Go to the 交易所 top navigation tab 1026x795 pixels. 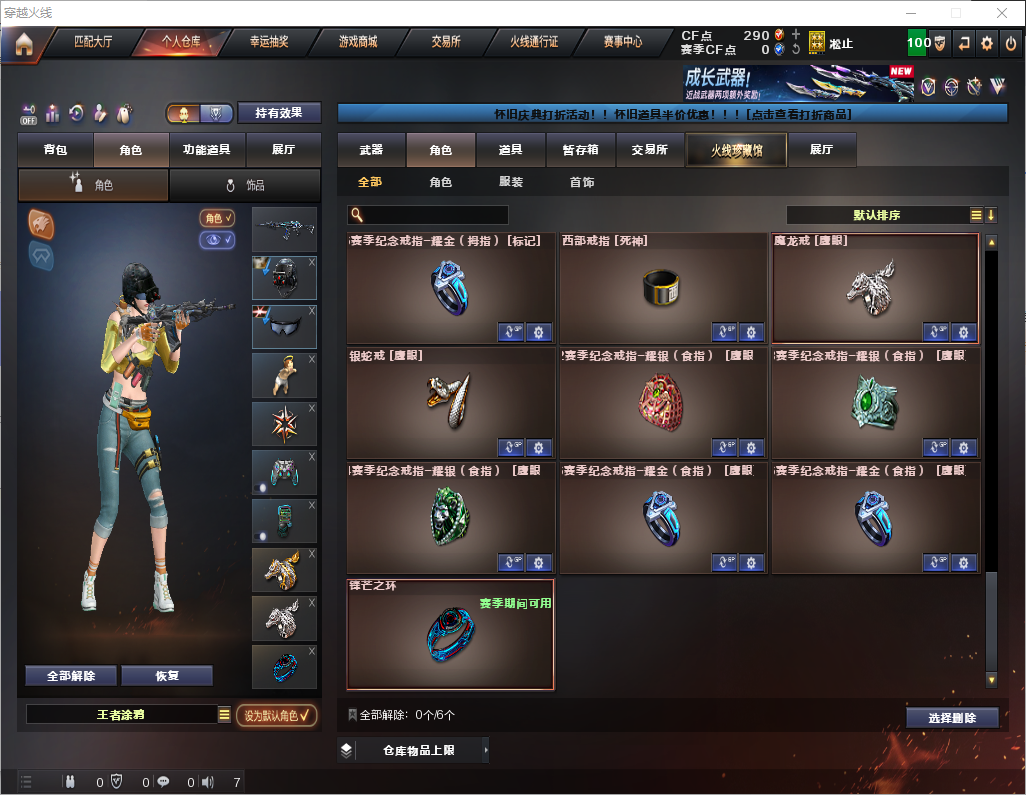[446, 43]
